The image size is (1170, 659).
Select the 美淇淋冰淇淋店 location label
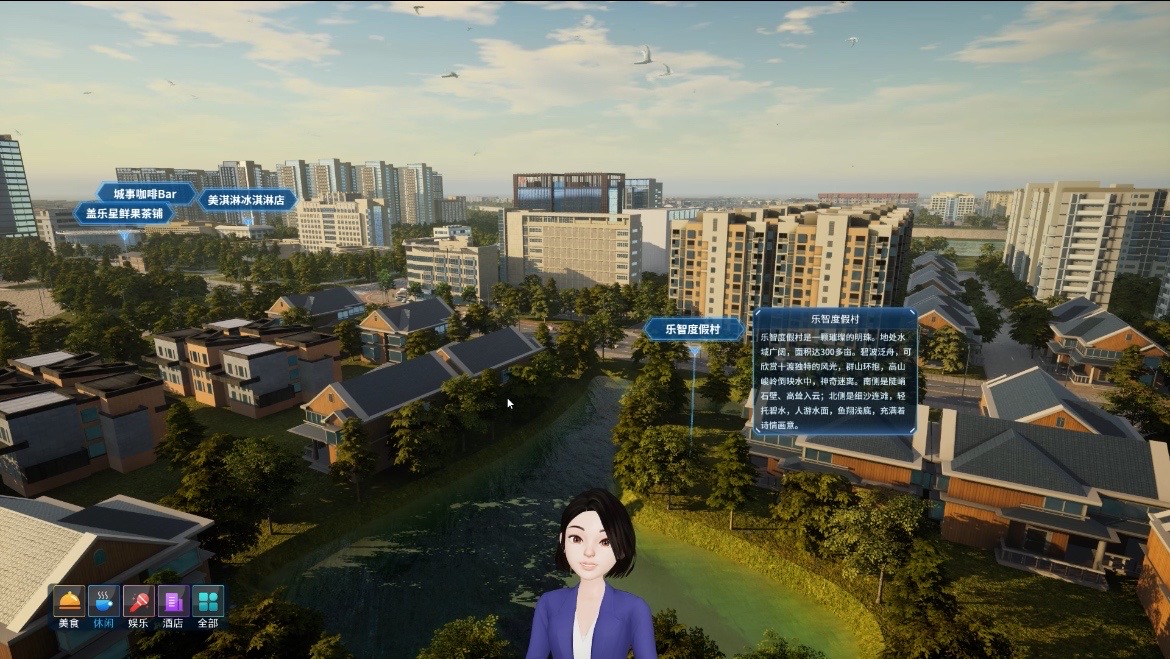(247, 200)
